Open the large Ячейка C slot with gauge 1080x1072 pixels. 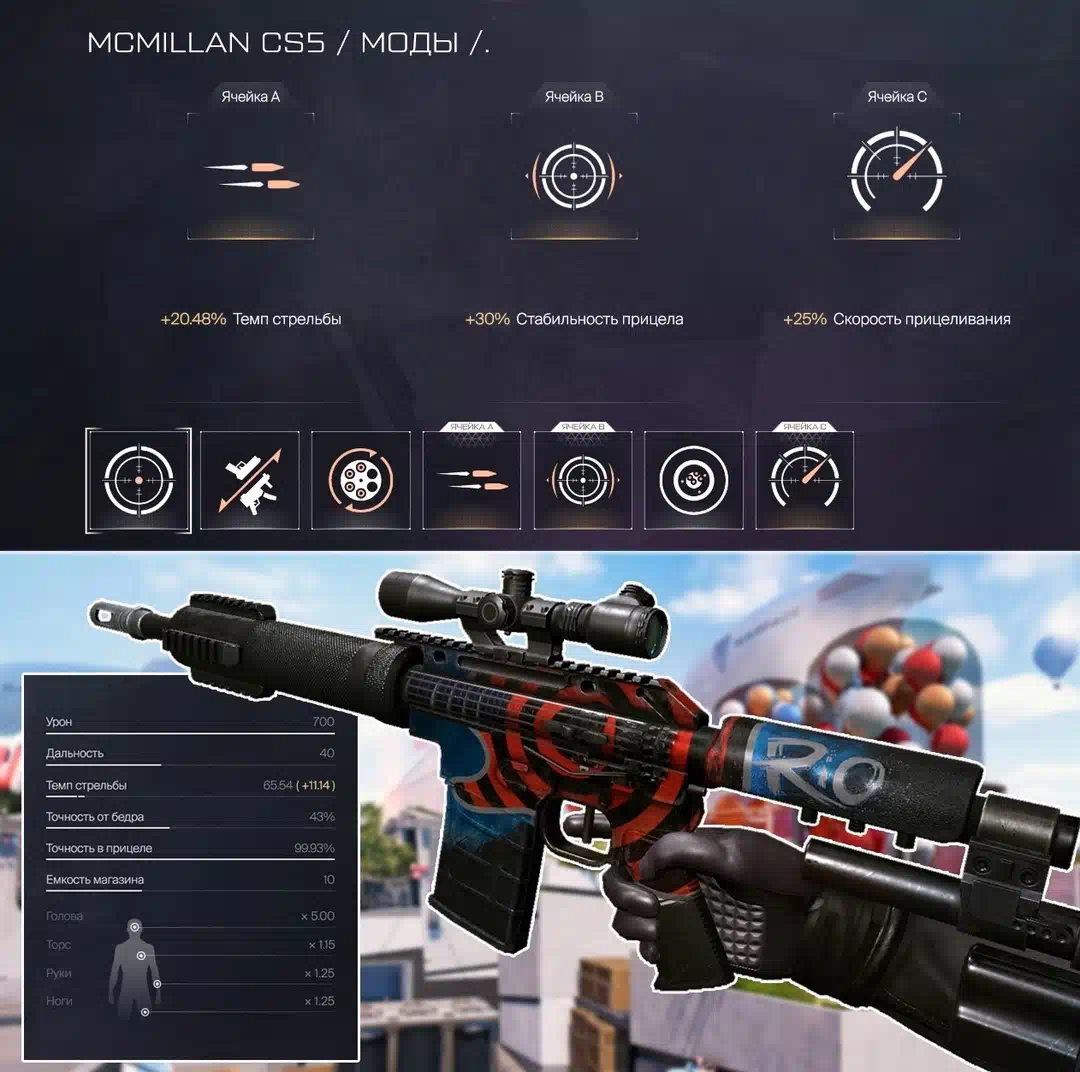point(897,176)
